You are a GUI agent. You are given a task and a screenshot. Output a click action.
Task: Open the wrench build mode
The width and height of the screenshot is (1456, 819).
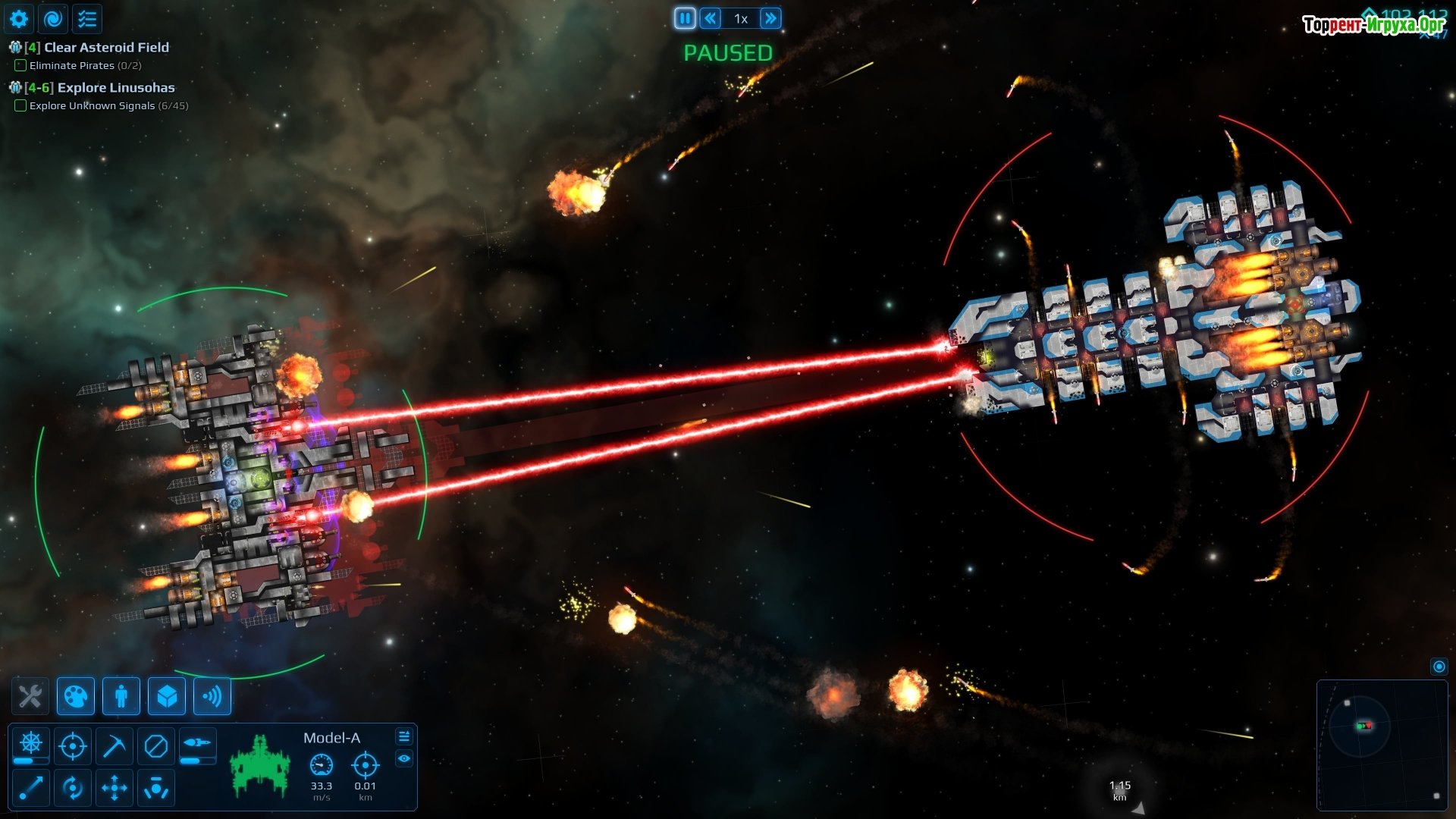click(30, 696)
